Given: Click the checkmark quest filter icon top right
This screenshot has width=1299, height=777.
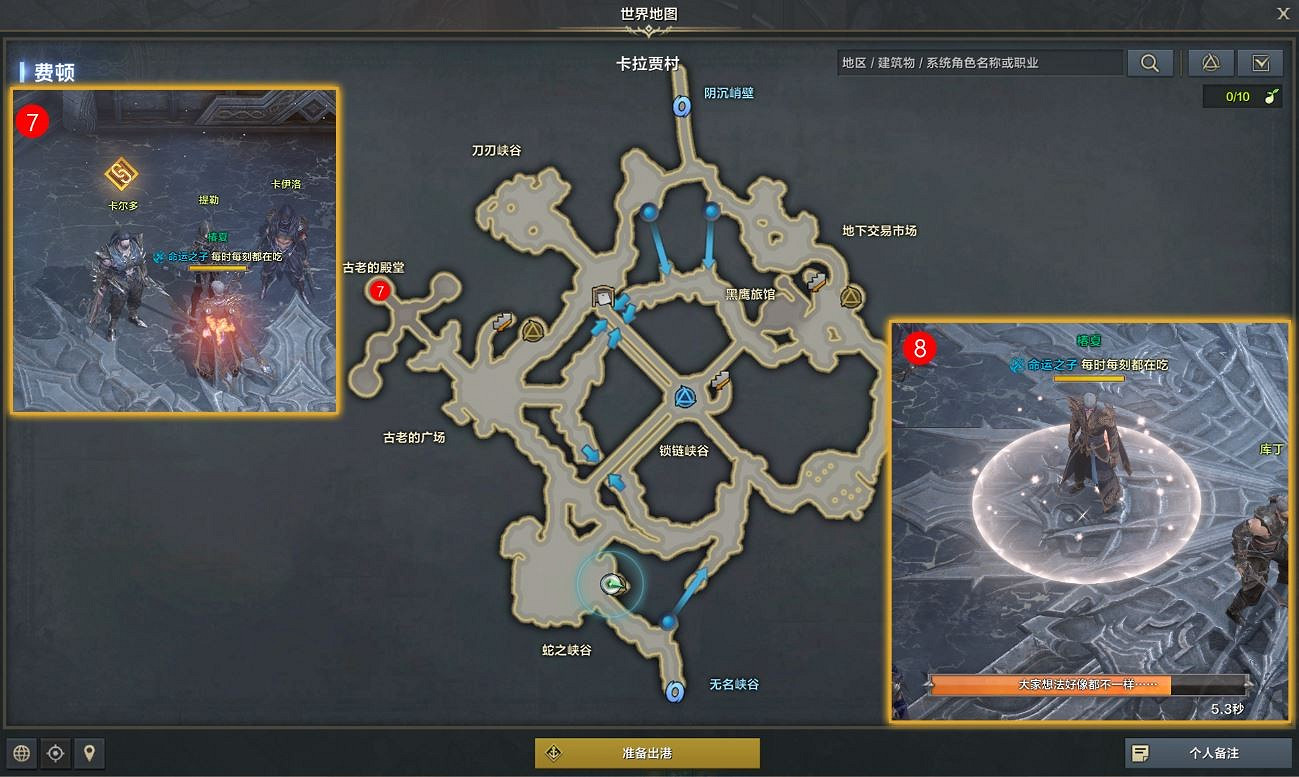Looking at the screenshot, I should [1260, 62].
